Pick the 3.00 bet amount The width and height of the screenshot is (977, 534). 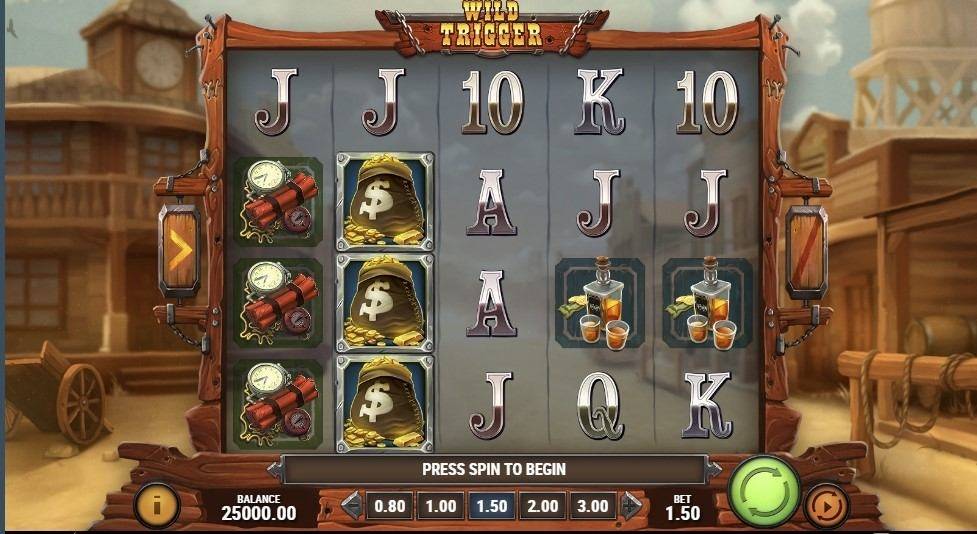[593, 506]
